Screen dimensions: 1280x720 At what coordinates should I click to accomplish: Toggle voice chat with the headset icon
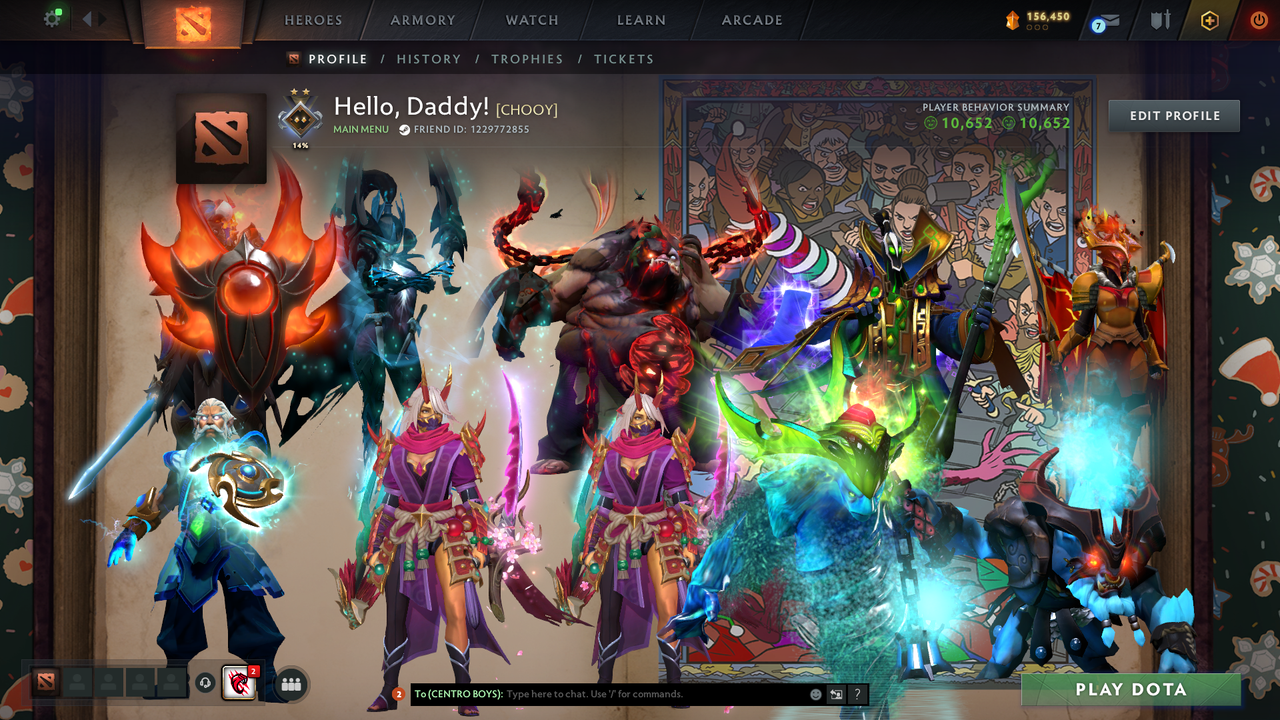204,682
